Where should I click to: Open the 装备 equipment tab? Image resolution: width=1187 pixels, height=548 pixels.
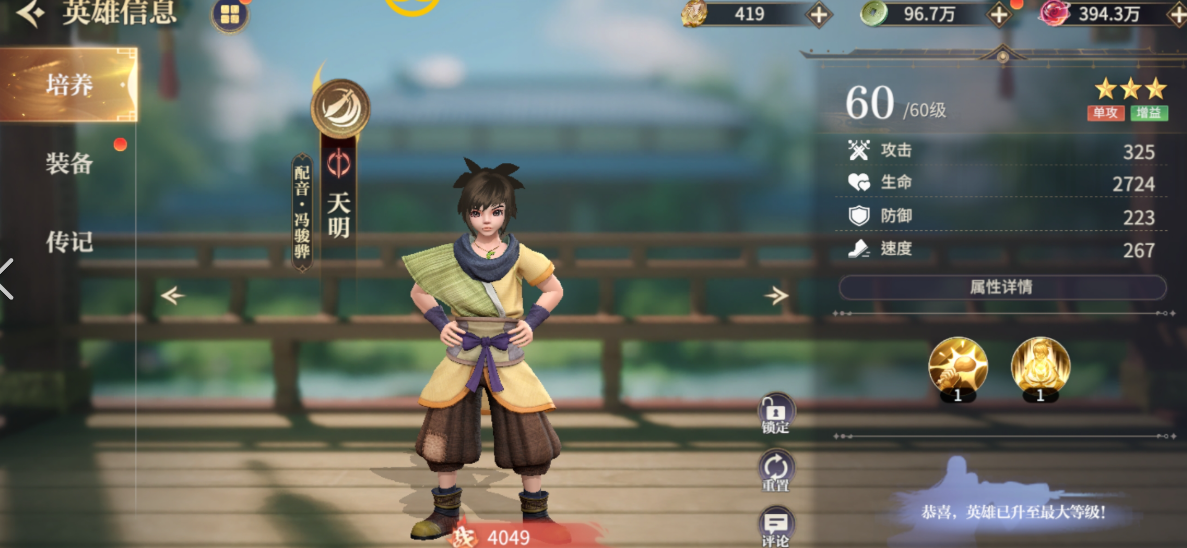[69, 163]
